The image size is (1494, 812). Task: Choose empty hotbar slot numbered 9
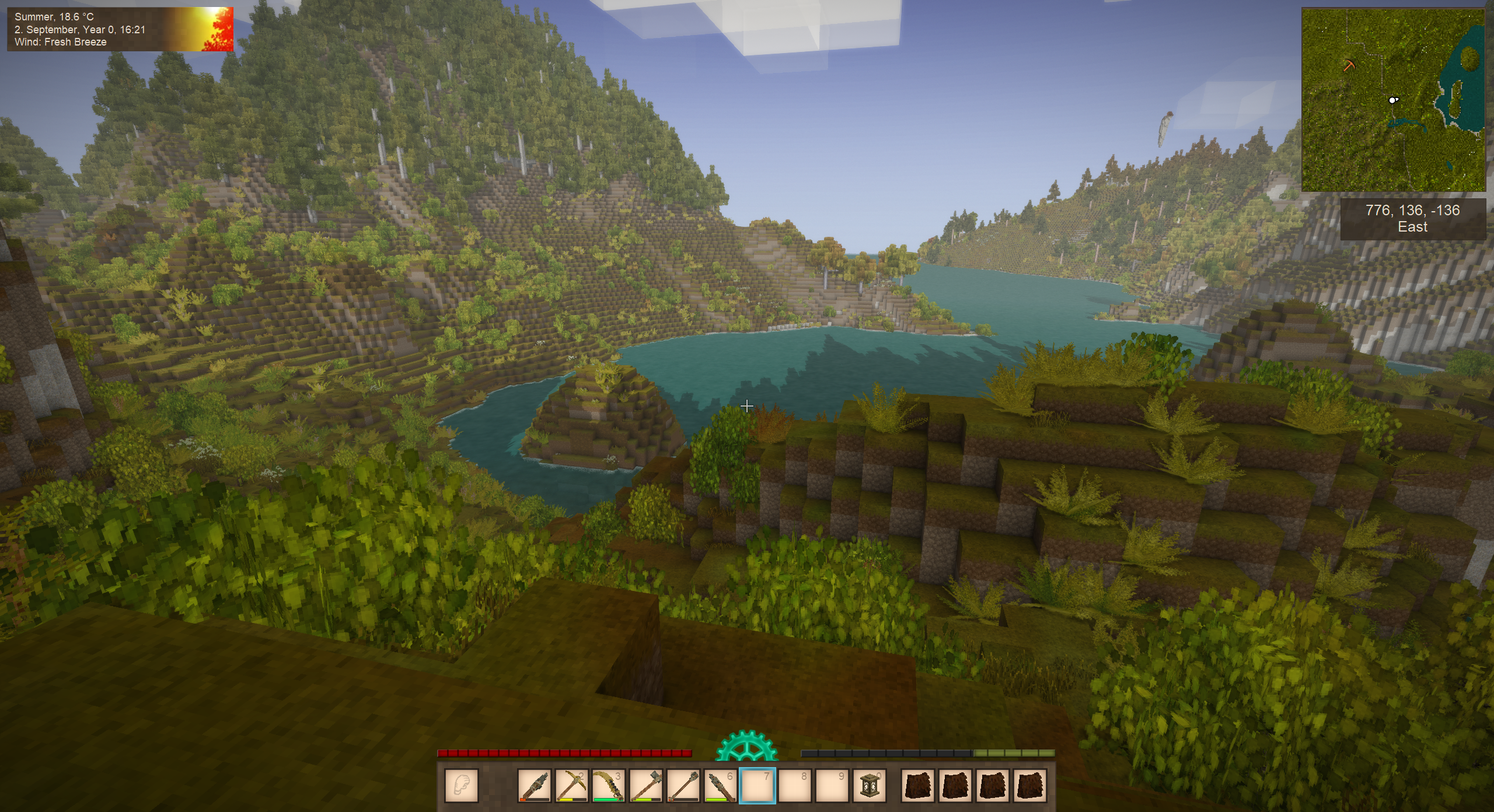coord(832,786)
